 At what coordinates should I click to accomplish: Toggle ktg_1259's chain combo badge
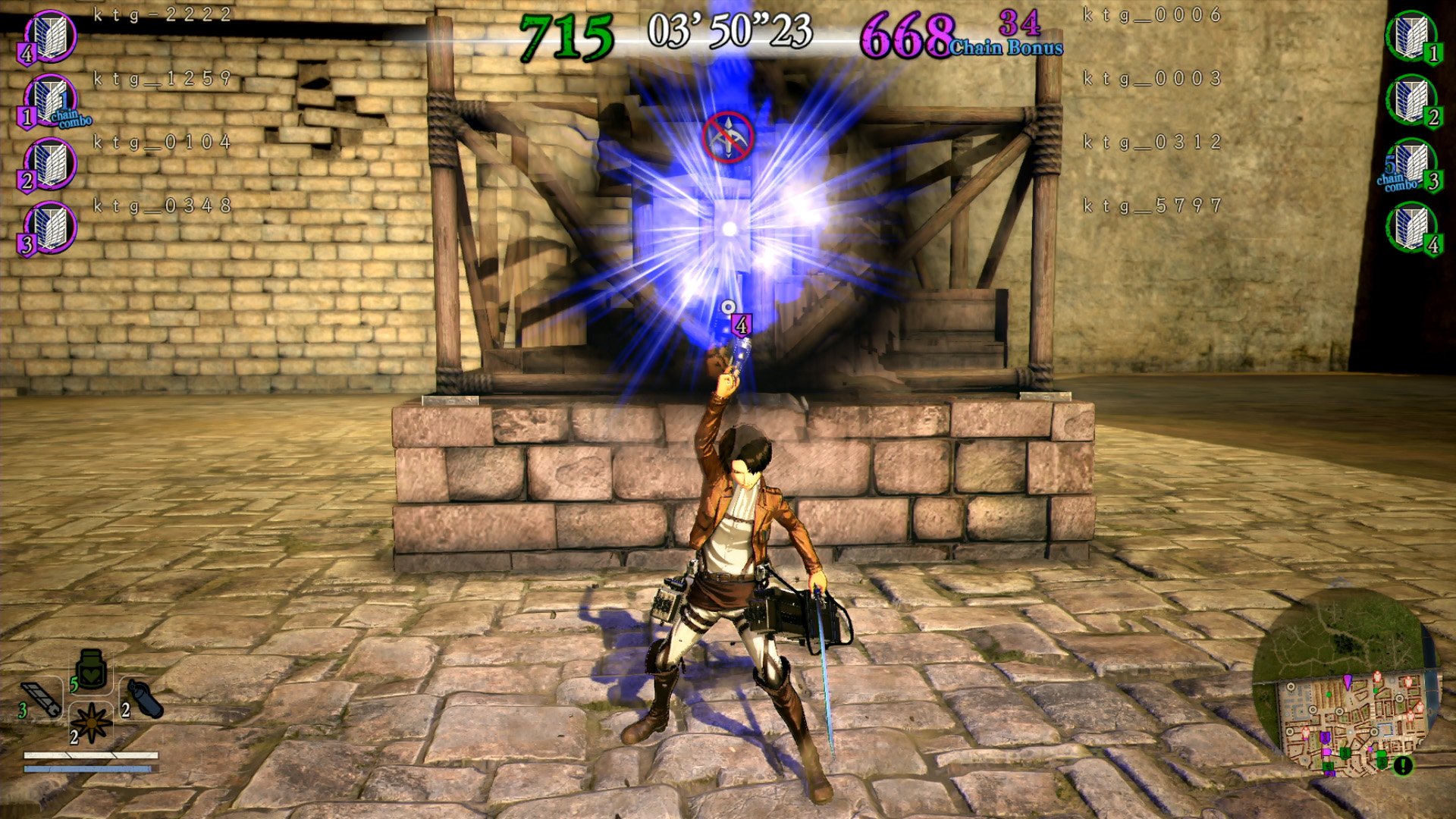click(67, 118)
